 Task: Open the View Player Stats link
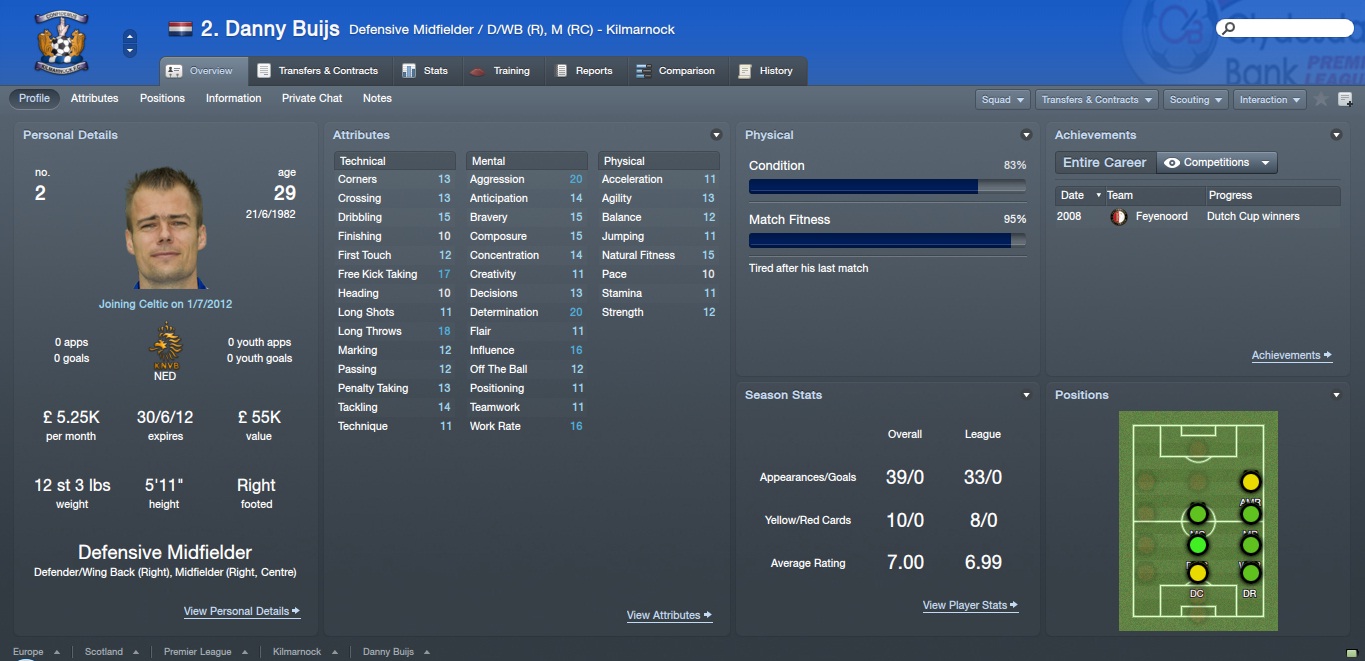(970, 605)
